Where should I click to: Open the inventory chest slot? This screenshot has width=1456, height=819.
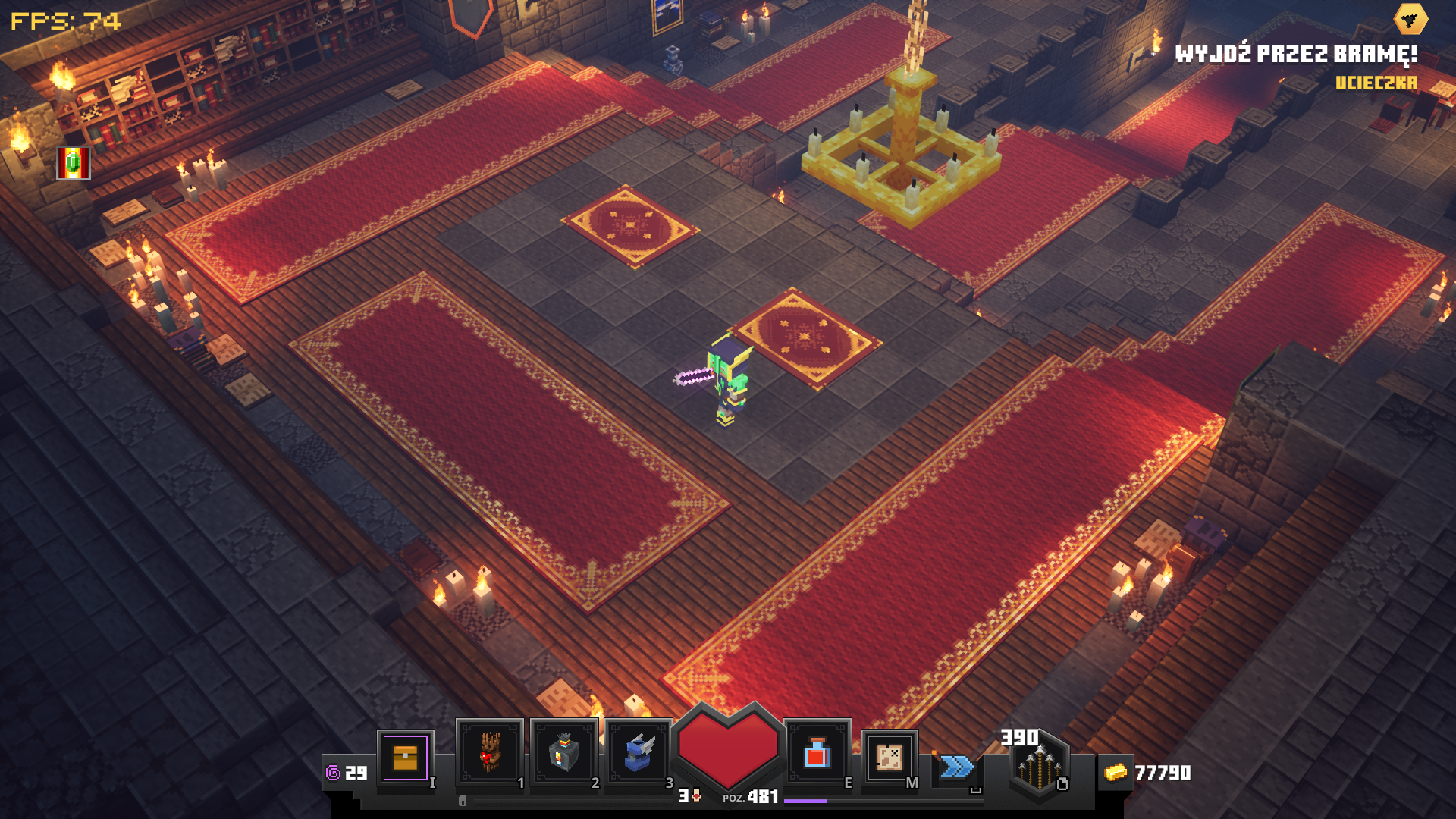pos(406,758)
